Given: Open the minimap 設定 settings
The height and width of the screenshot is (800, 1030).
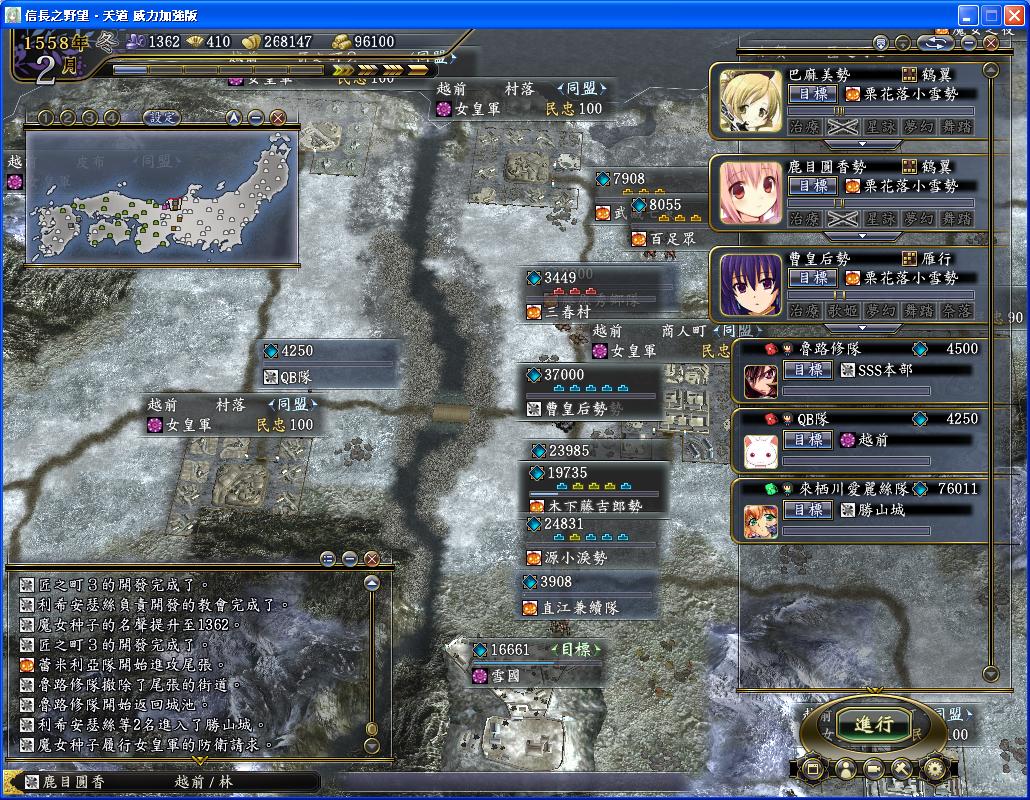Looking at the screenshot, I should (x=161, y=117).
